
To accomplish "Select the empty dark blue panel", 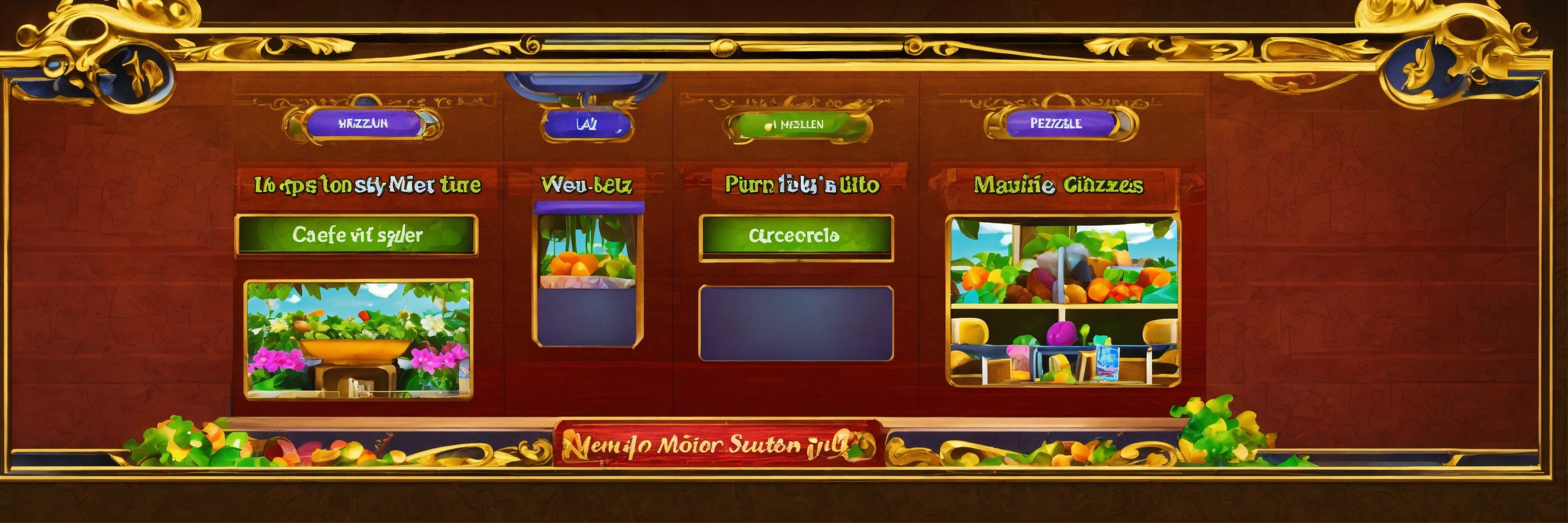I will click(795, 323).
